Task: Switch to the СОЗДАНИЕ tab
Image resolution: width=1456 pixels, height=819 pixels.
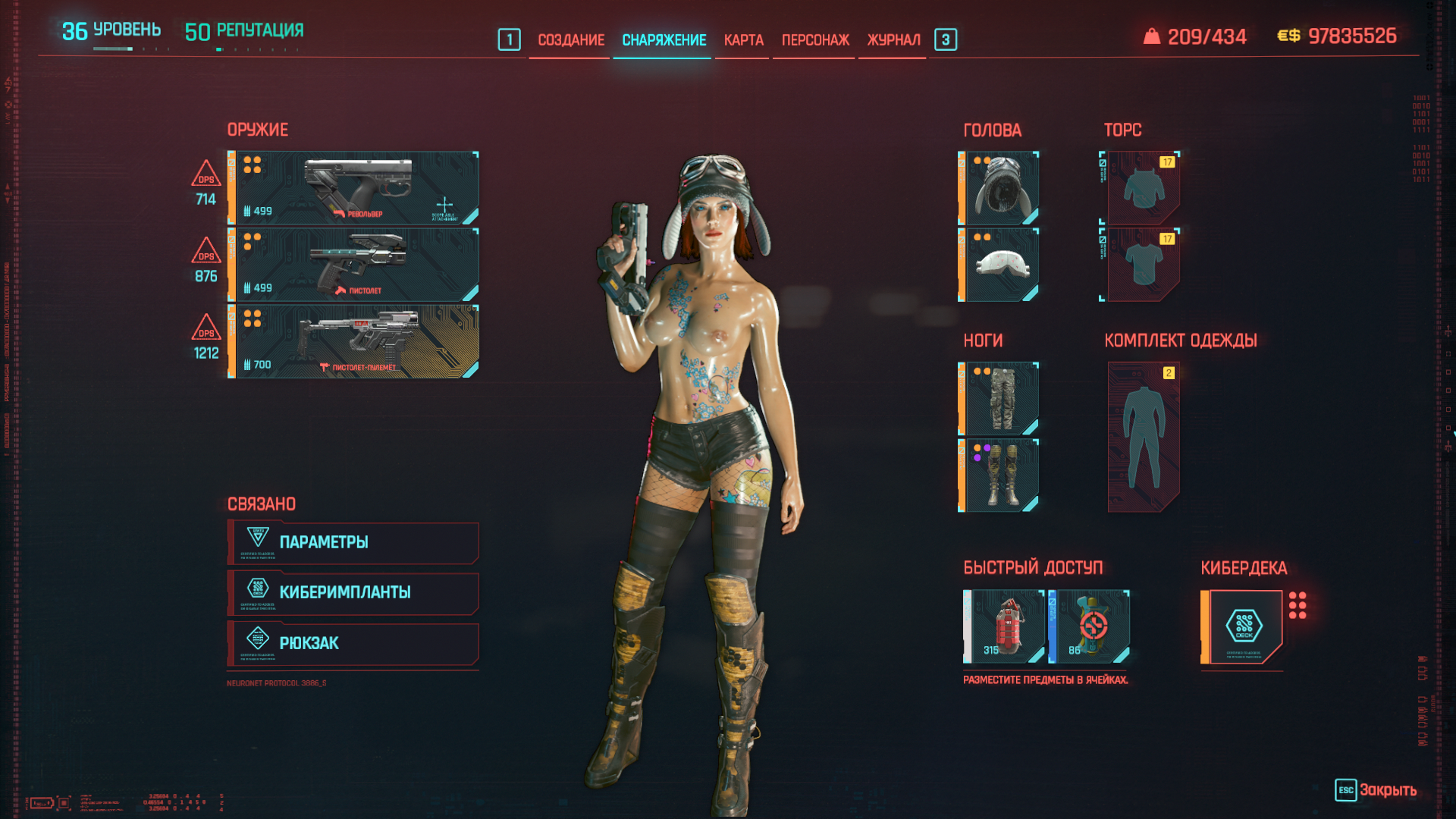Action: 570,40
